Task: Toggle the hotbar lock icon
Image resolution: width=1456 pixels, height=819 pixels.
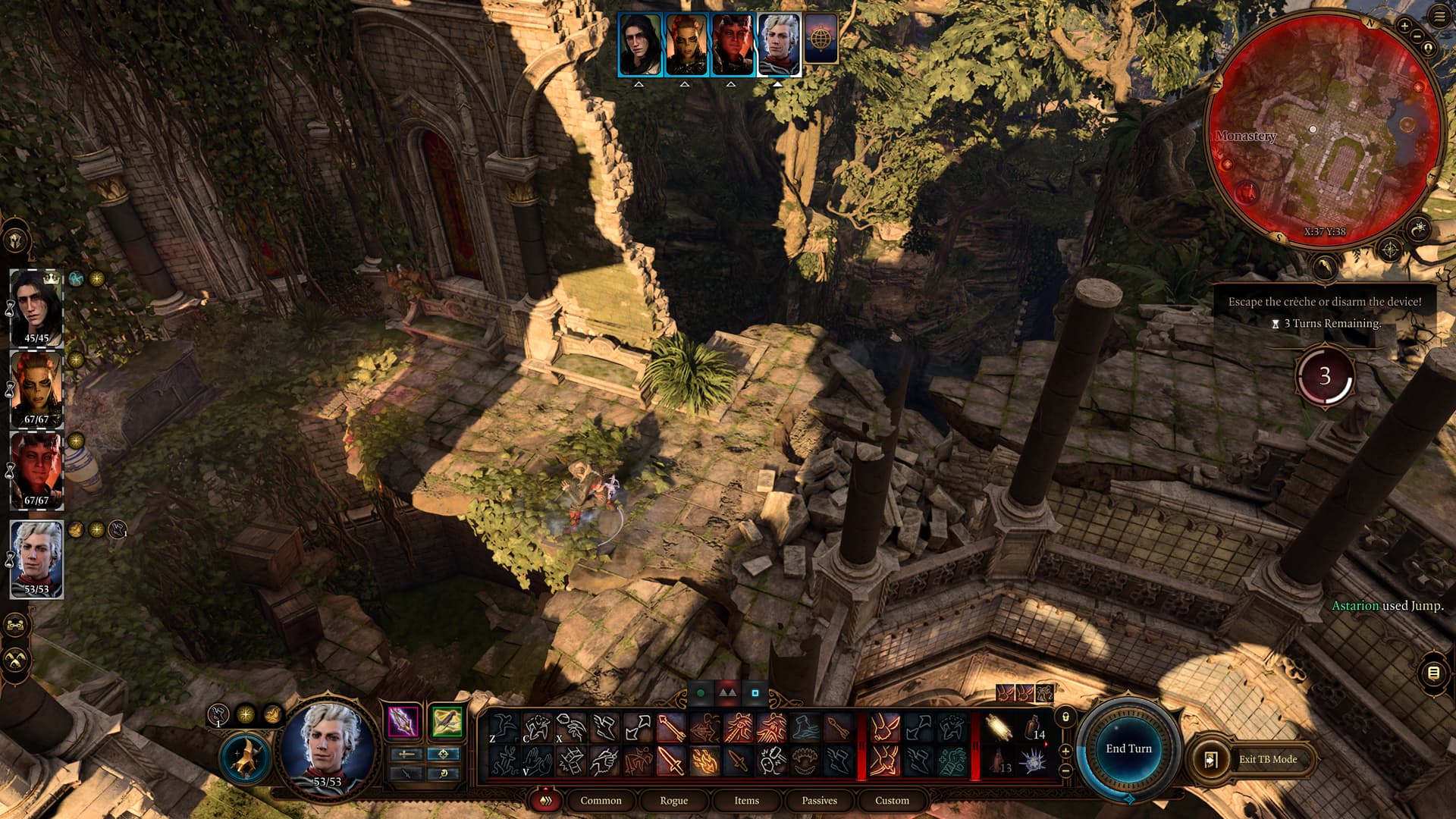Action: (1065, 717)
